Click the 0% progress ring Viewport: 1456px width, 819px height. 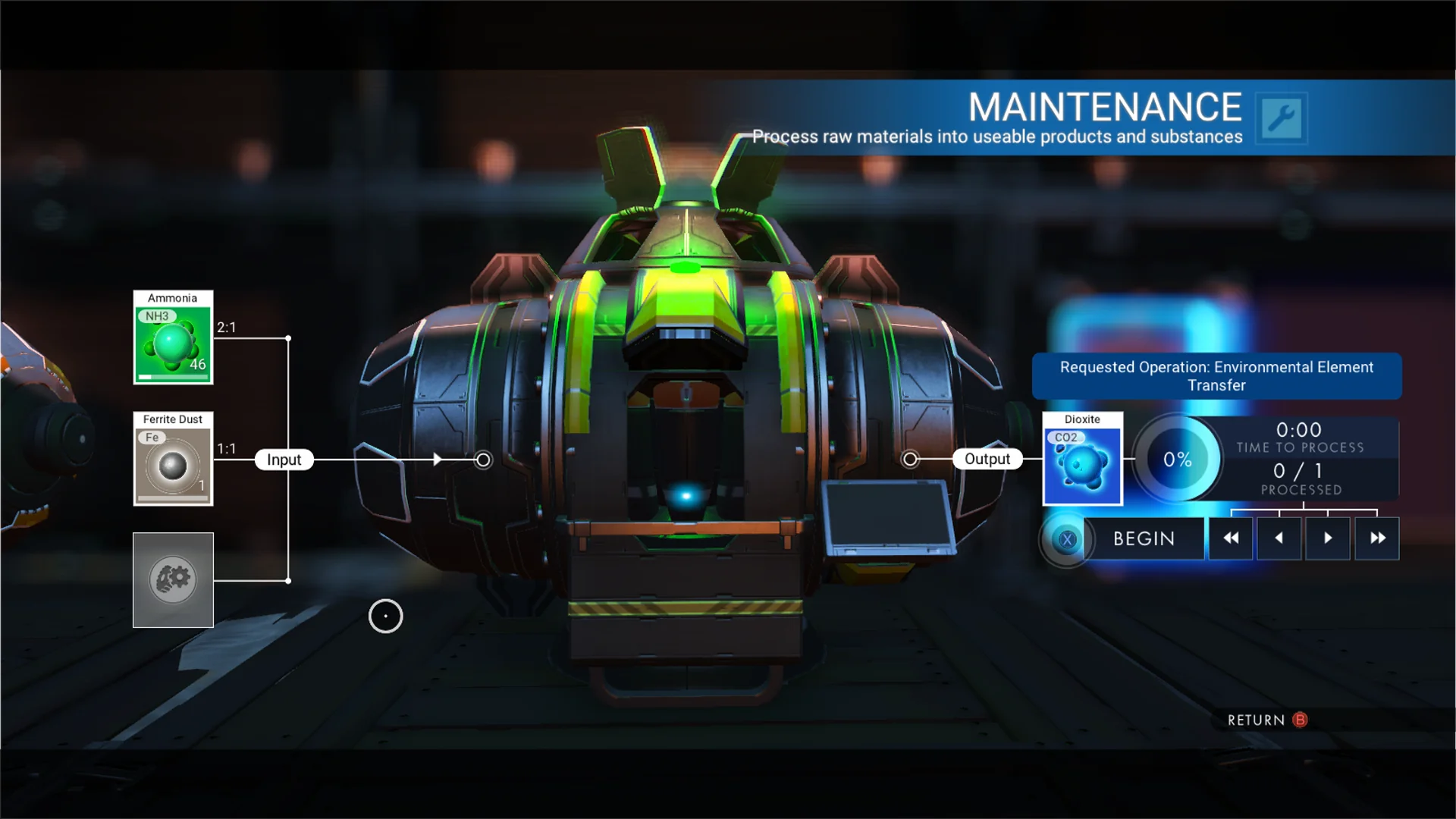tap(1176, 459)
